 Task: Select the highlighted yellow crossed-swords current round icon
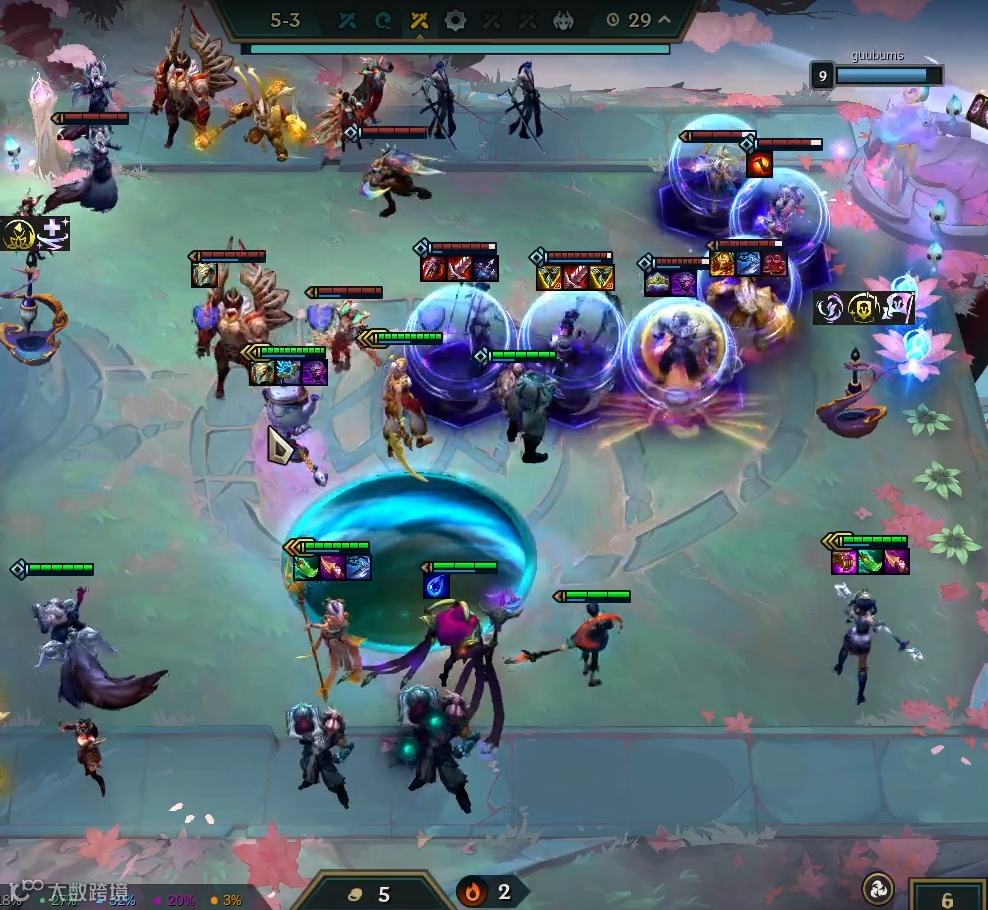coord(419,20)
